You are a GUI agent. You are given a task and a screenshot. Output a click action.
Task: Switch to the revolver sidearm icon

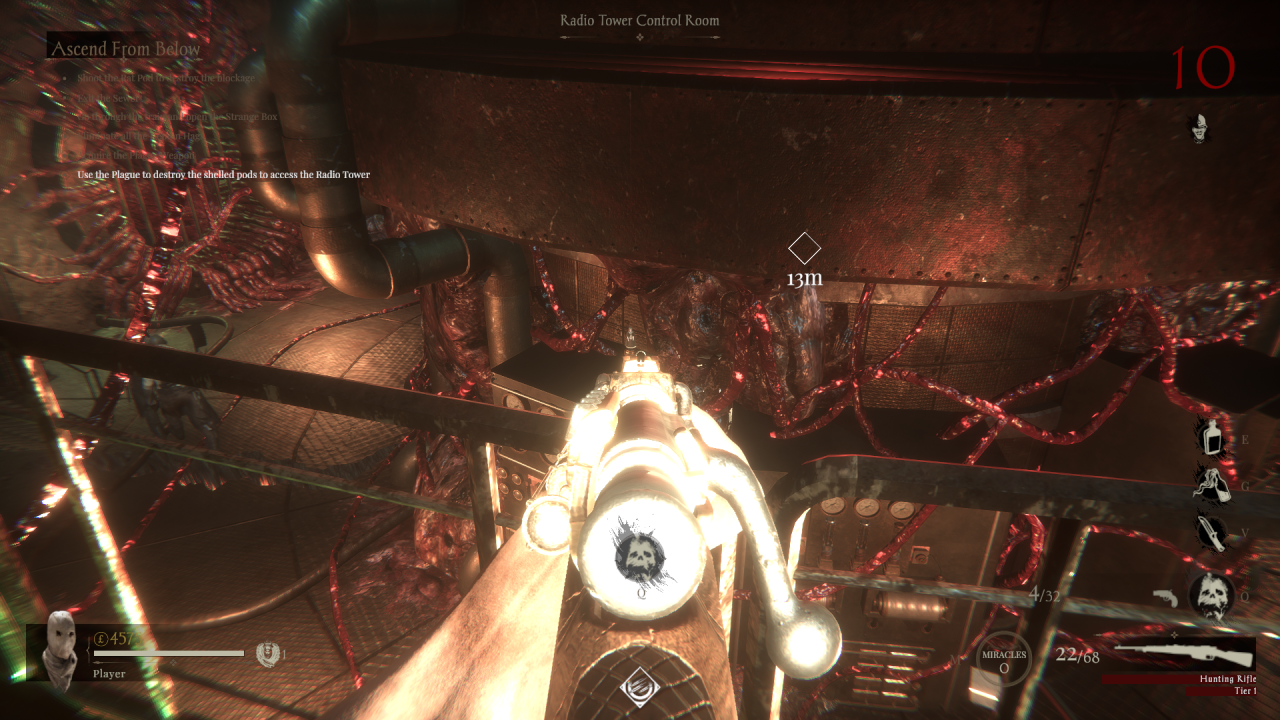pyautogui.click(x=1167, y=597)
